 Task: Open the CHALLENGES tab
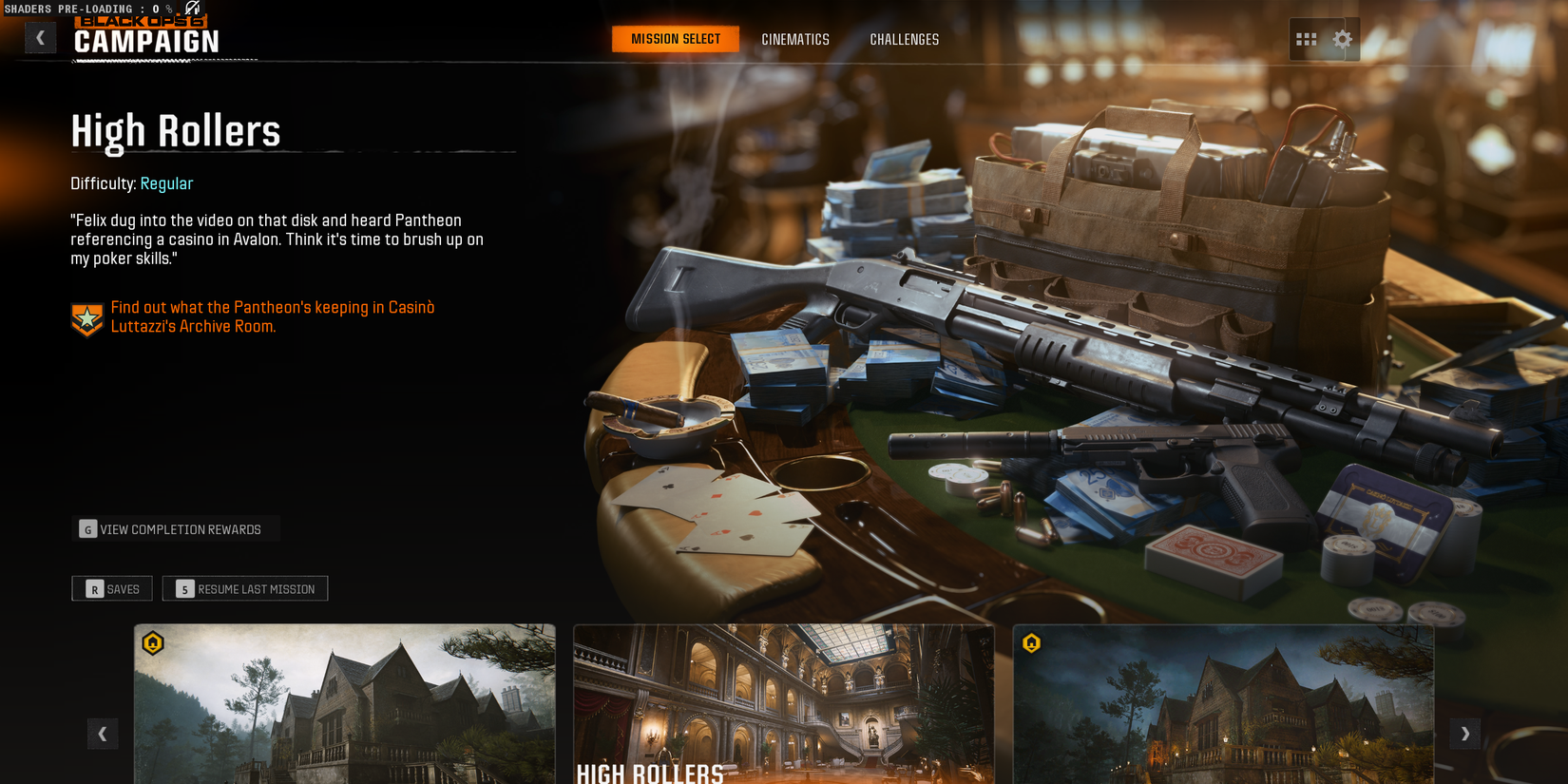(904, 39)
